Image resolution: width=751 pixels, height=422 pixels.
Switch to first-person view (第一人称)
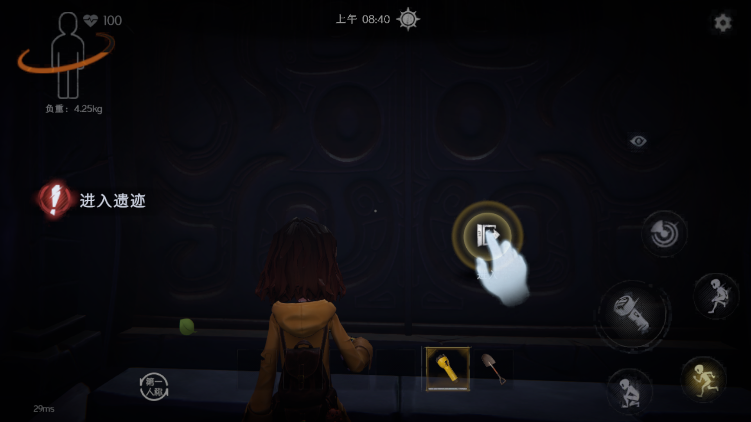(154, 386)
